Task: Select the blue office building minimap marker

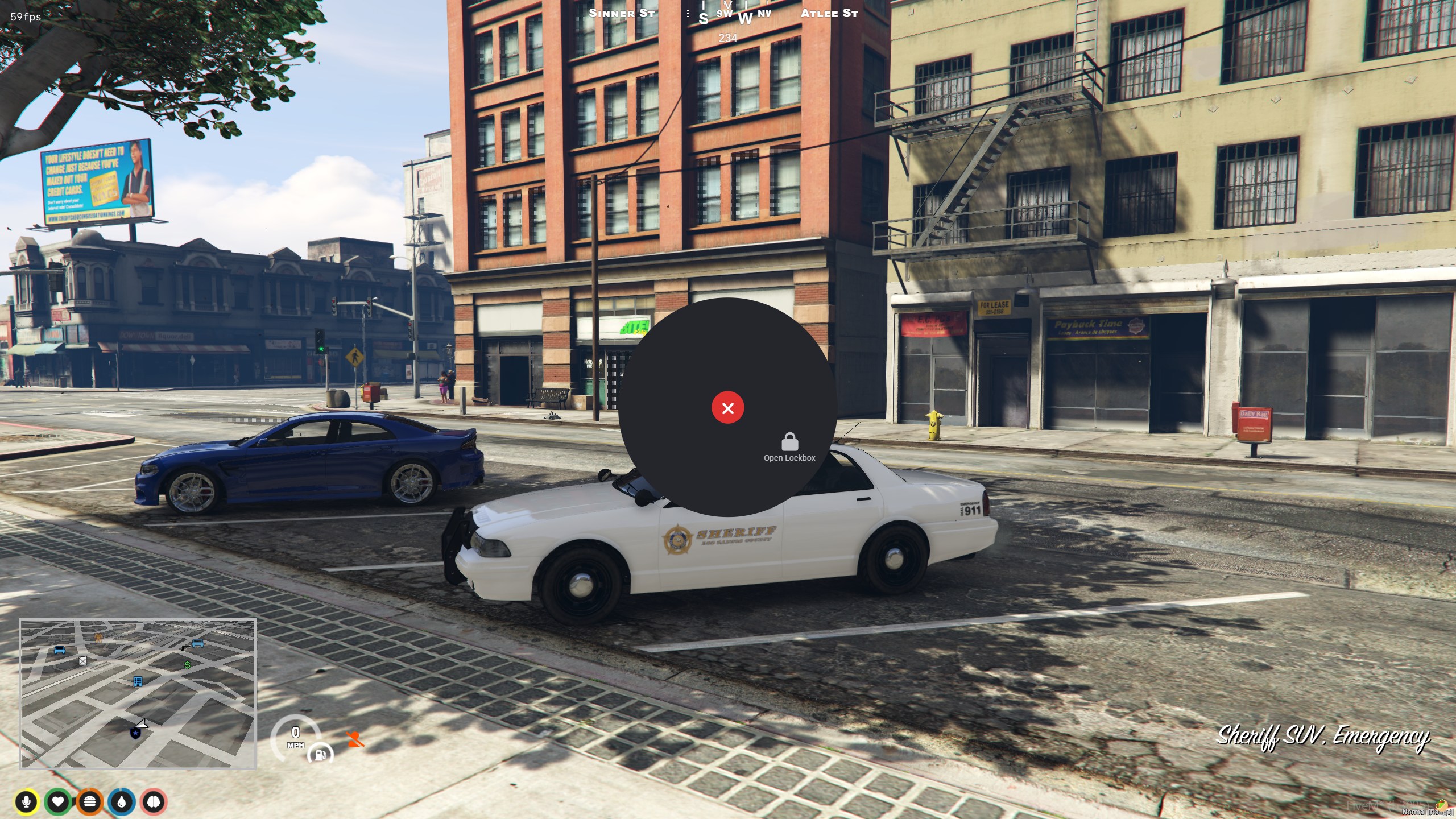Action: pyautogui.click(x=138, y=681)
